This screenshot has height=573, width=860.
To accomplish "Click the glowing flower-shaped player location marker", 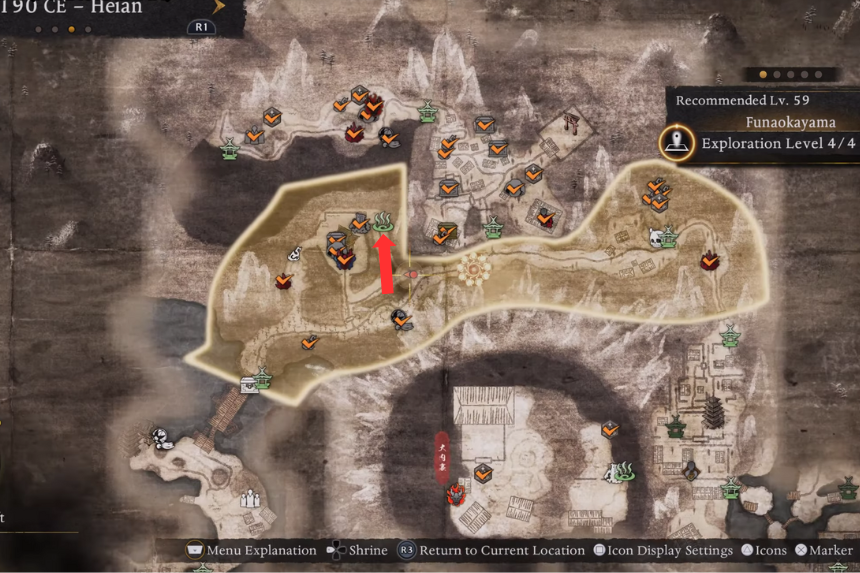I will [474, 268].
